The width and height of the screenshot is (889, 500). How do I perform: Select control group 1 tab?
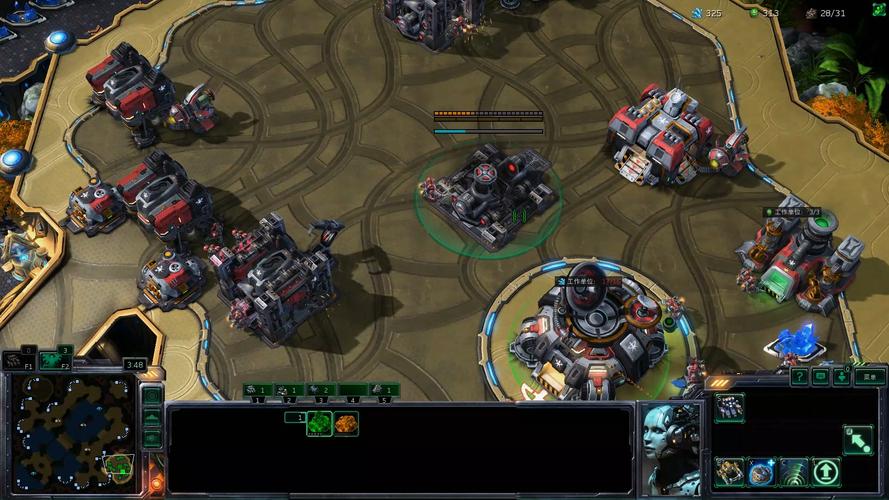[x=256, y=390]
